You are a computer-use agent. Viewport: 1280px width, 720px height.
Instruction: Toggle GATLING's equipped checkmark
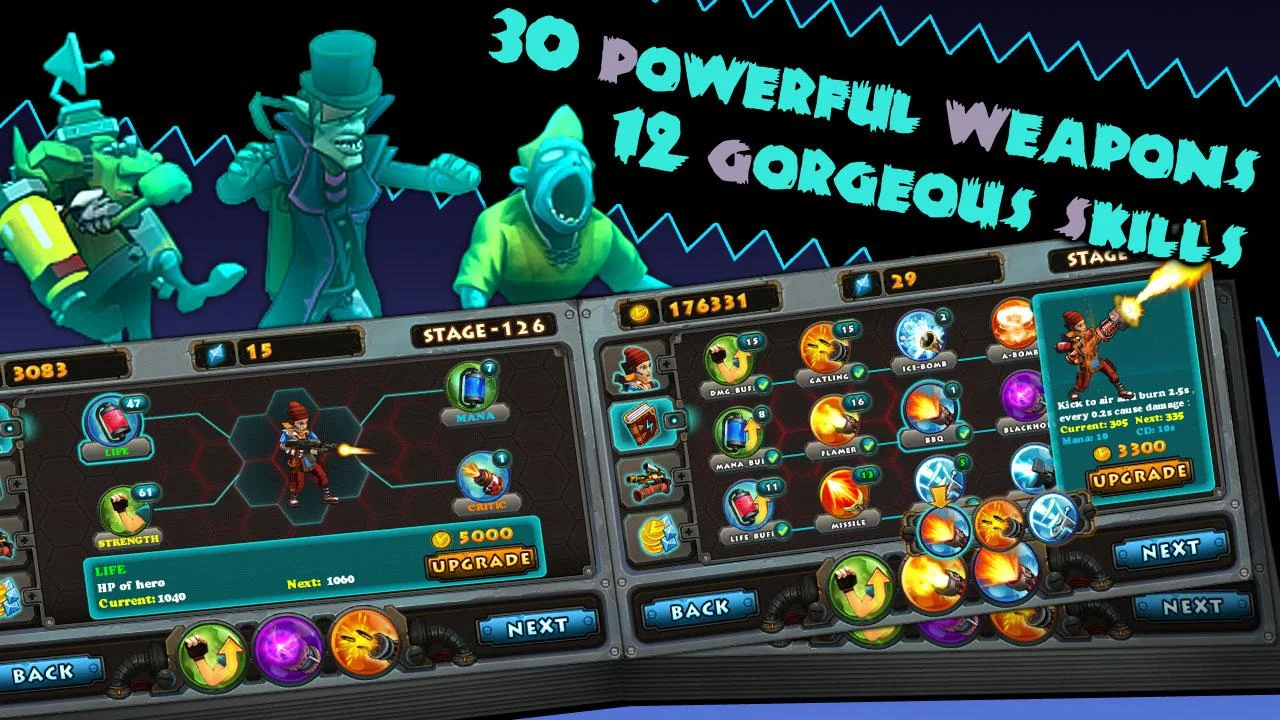click(857, 373)
